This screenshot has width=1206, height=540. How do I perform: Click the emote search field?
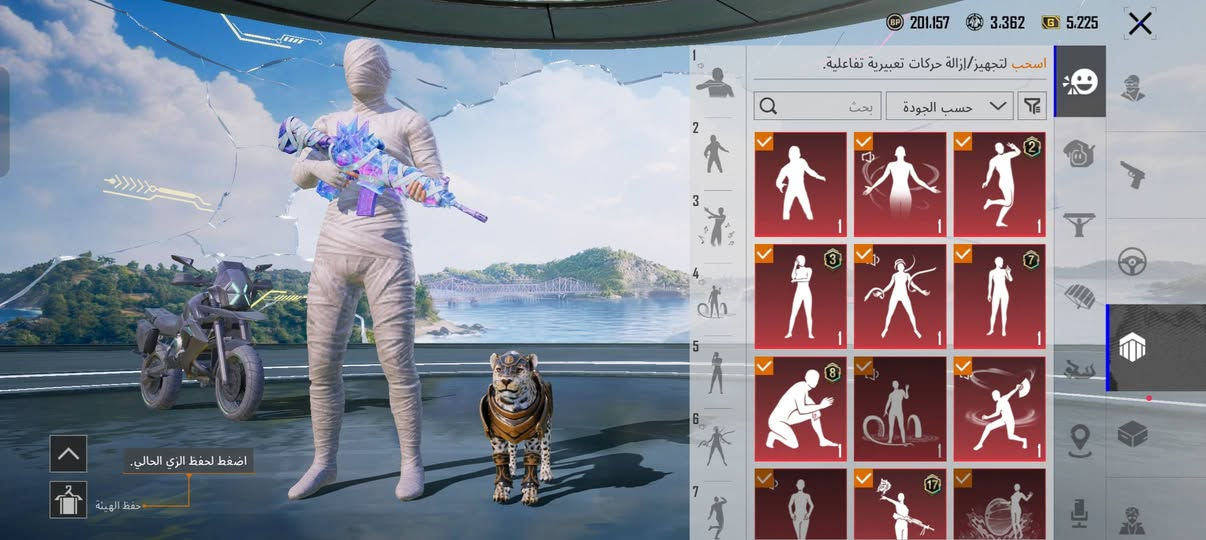(x=818, y=105)
